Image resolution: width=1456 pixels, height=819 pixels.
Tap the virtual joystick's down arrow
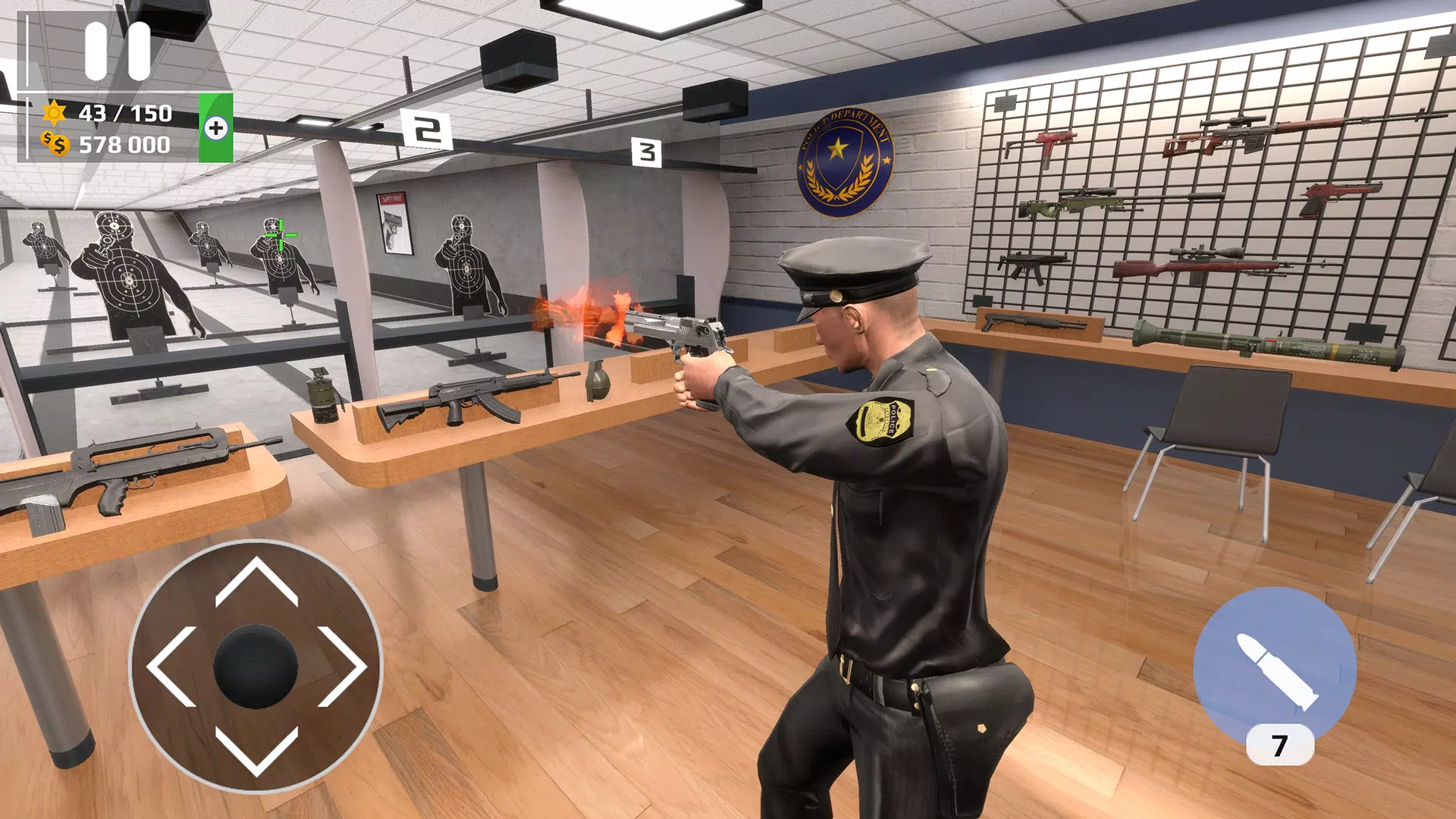tap(256, 751)
